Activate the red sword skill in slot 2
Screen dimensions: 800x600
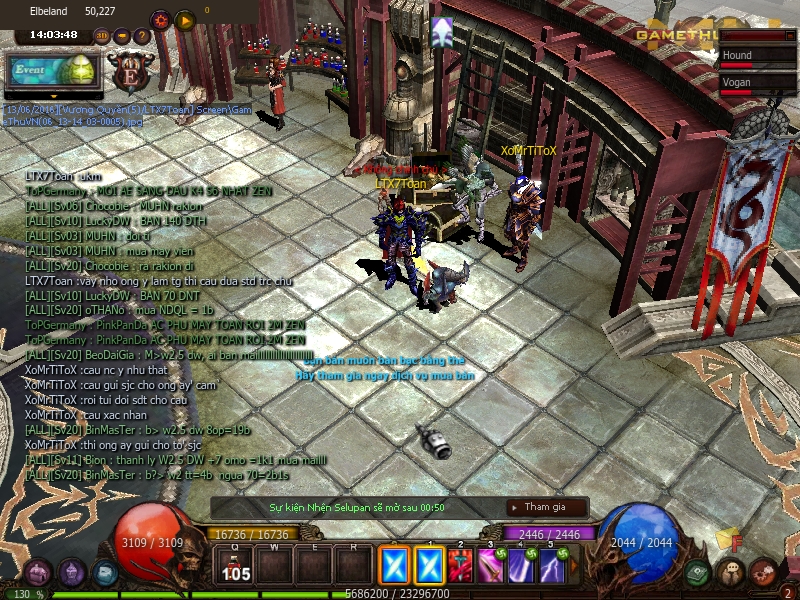460,567
